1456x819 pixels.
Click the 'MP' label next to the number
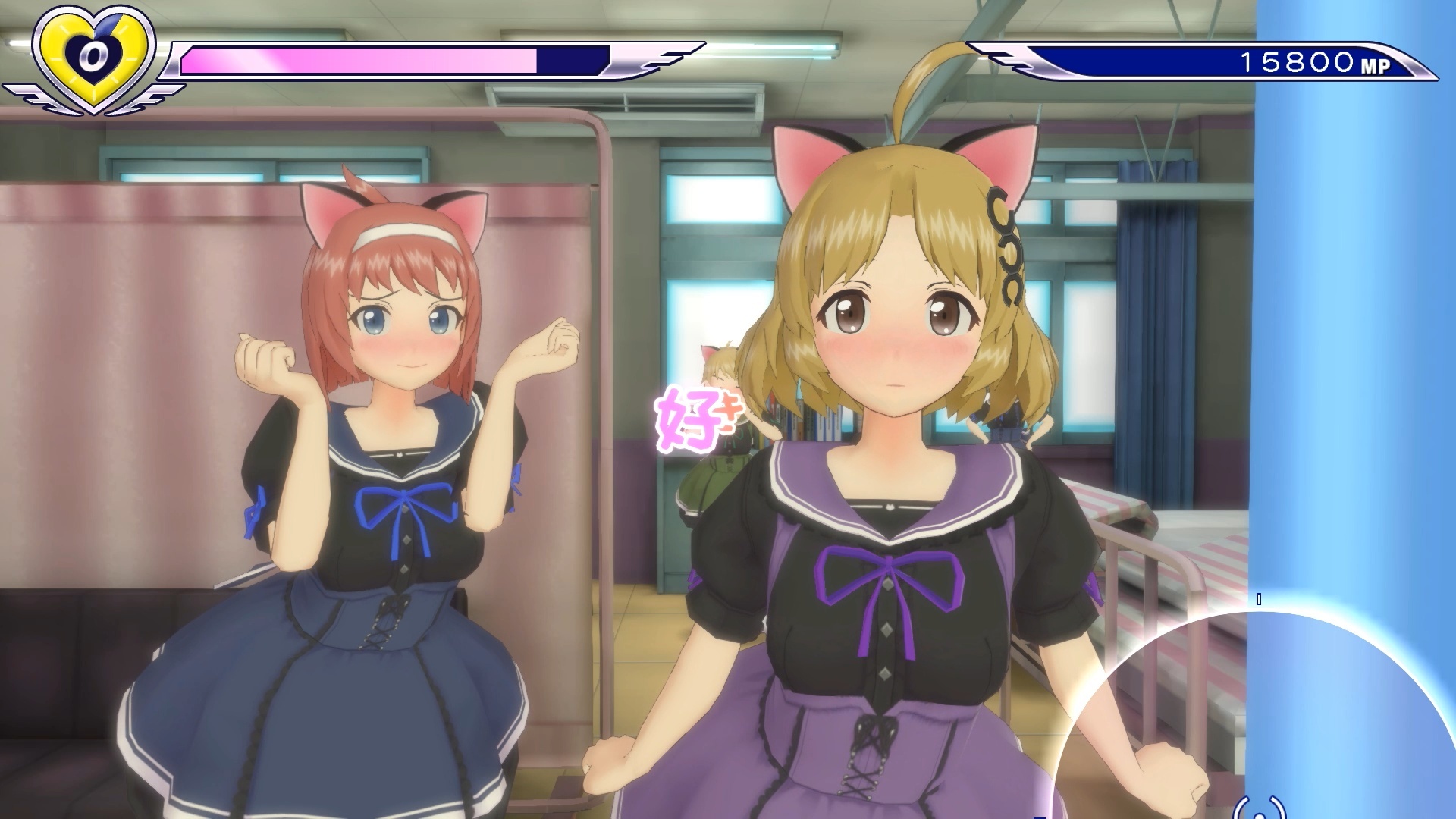[x=1374, y=64]
